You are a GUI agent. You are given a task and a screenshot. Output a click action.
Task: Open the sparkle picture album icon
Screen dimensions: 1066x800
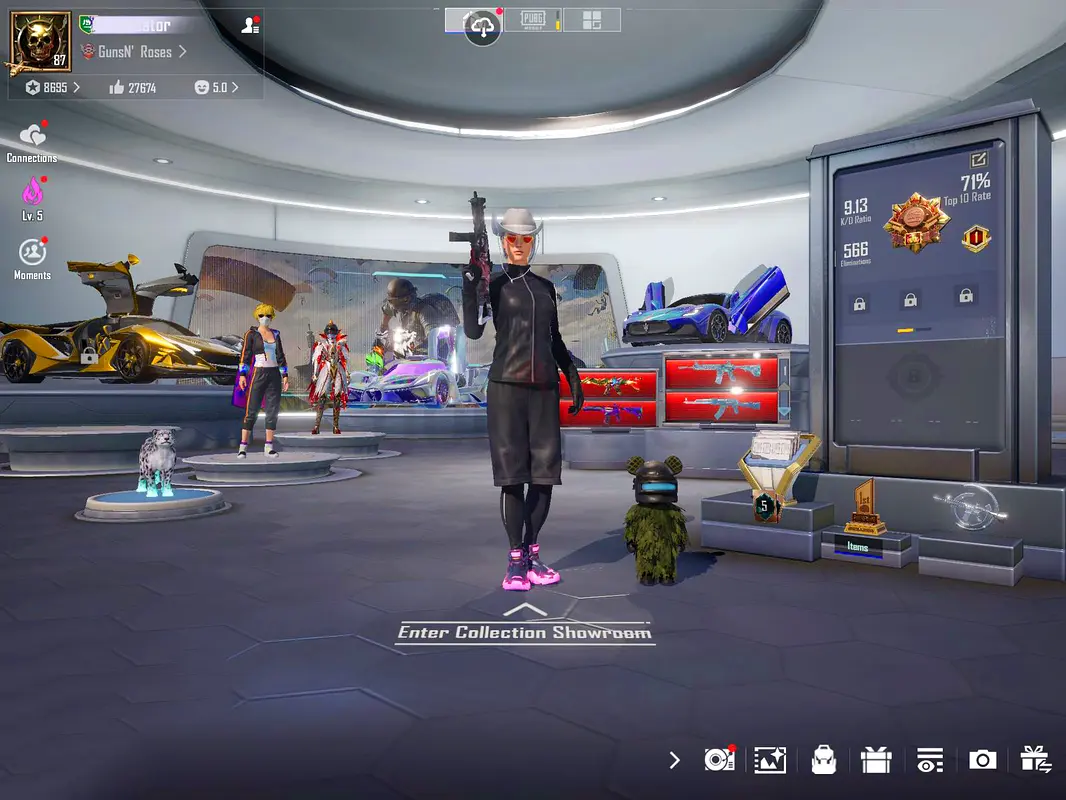coord(770,760)
